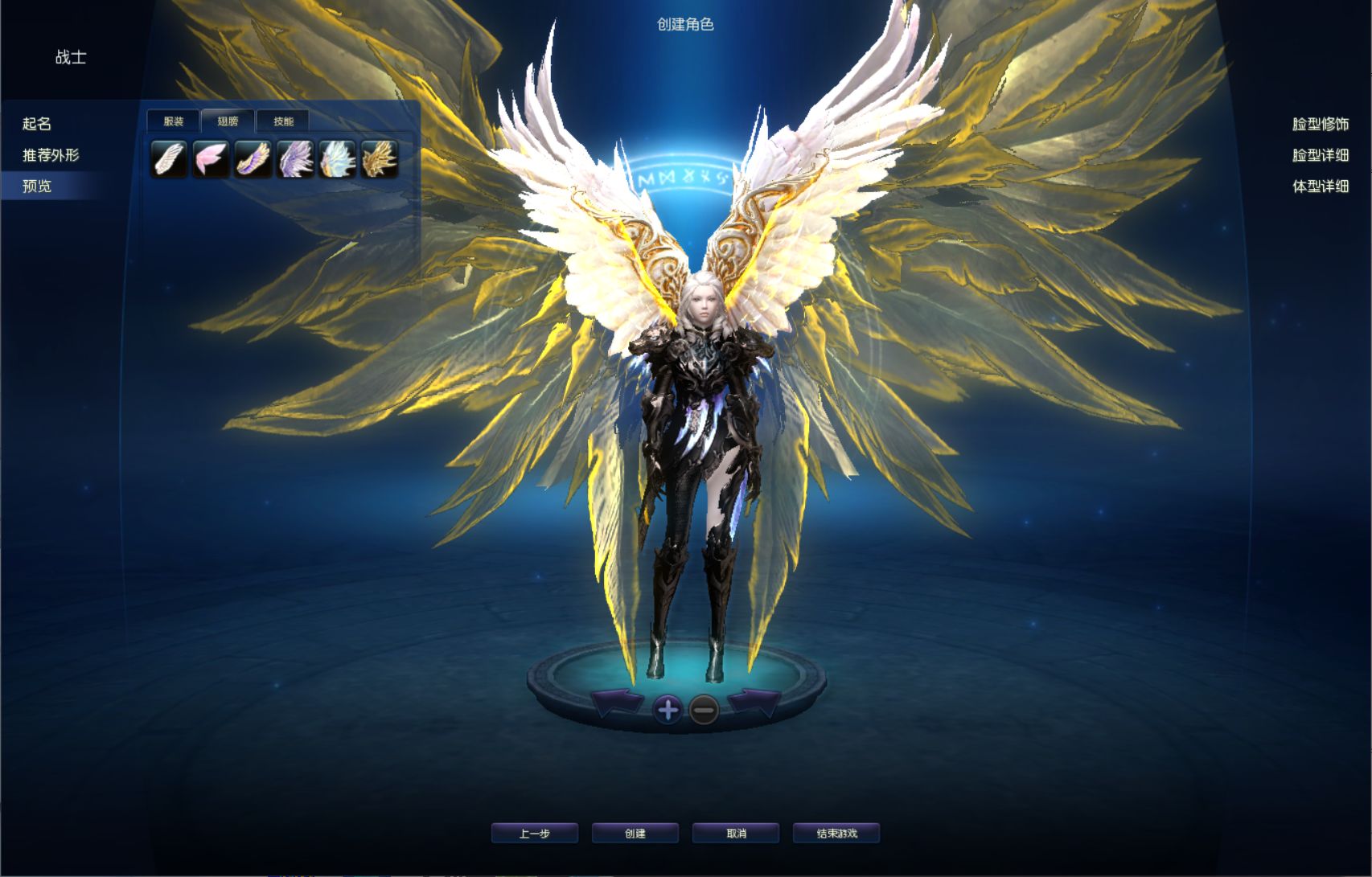This screenshot has height=877, width=1372.
Task: Choose the purple and gold wing icon
Action: [x=253, y=158]
